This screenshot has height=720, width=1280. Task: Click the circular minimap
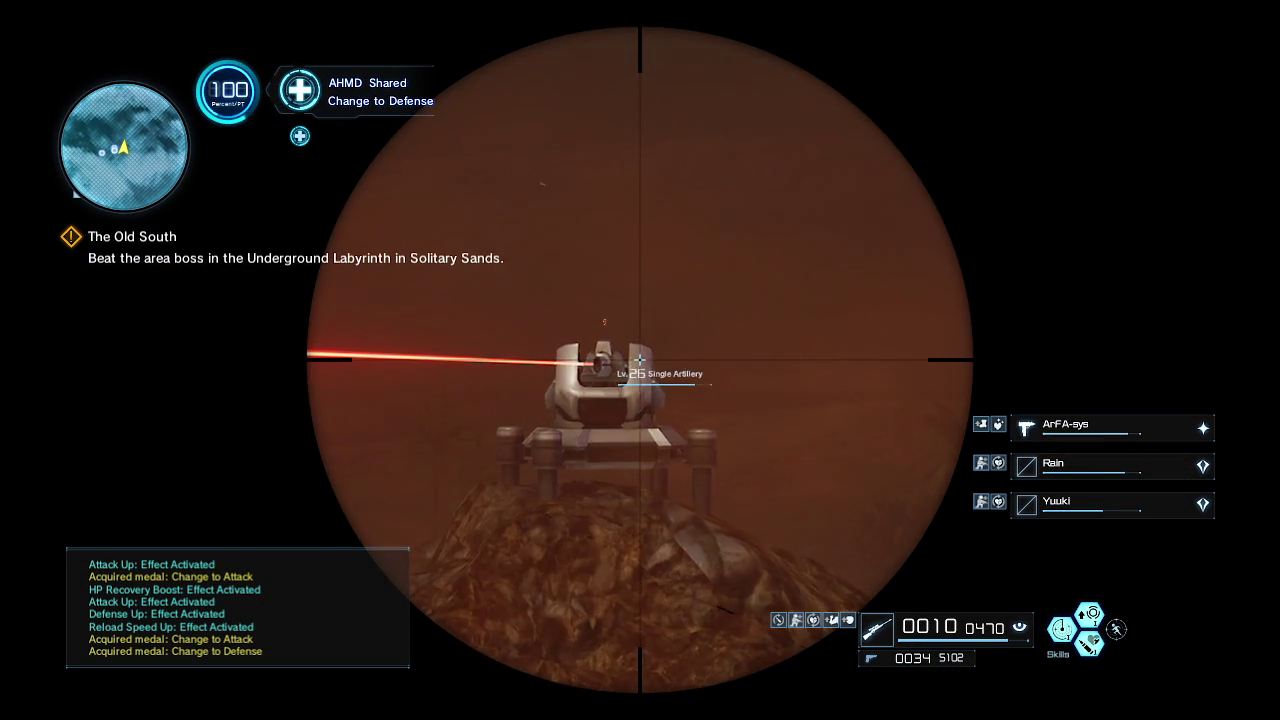pyautogui.click(x=124, y=147)
